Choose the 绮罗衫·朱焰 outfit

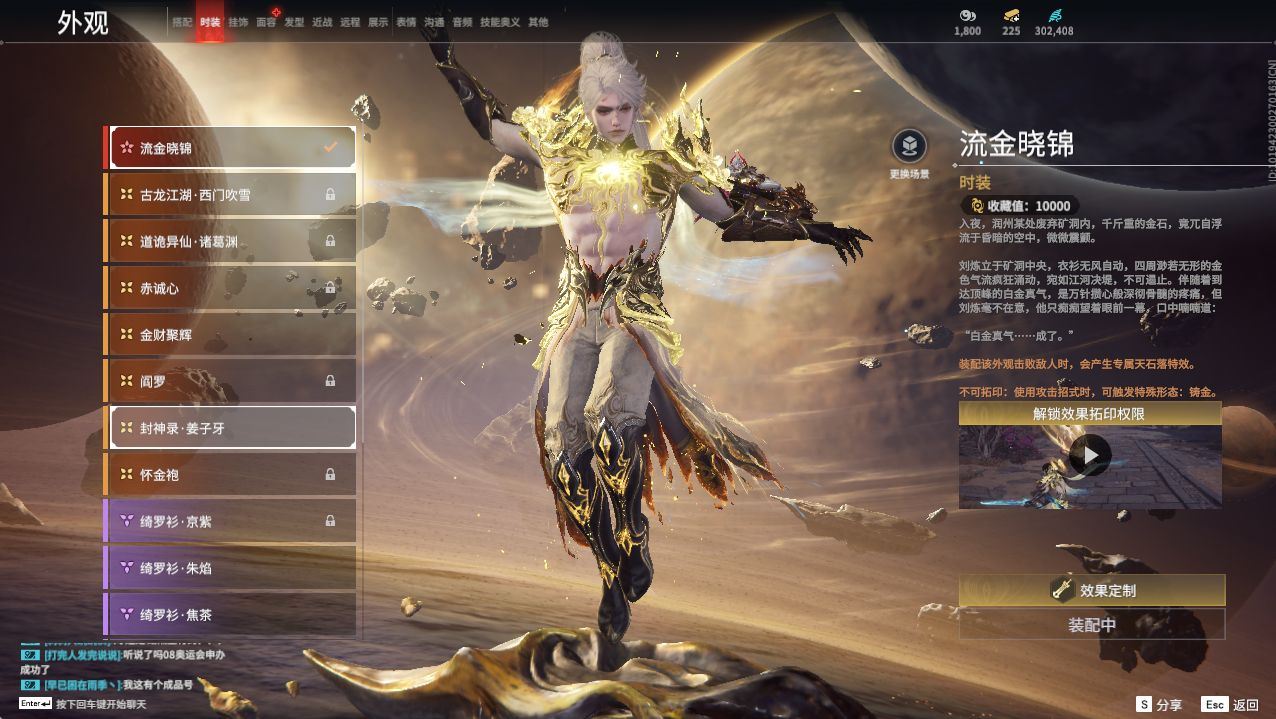231,568
